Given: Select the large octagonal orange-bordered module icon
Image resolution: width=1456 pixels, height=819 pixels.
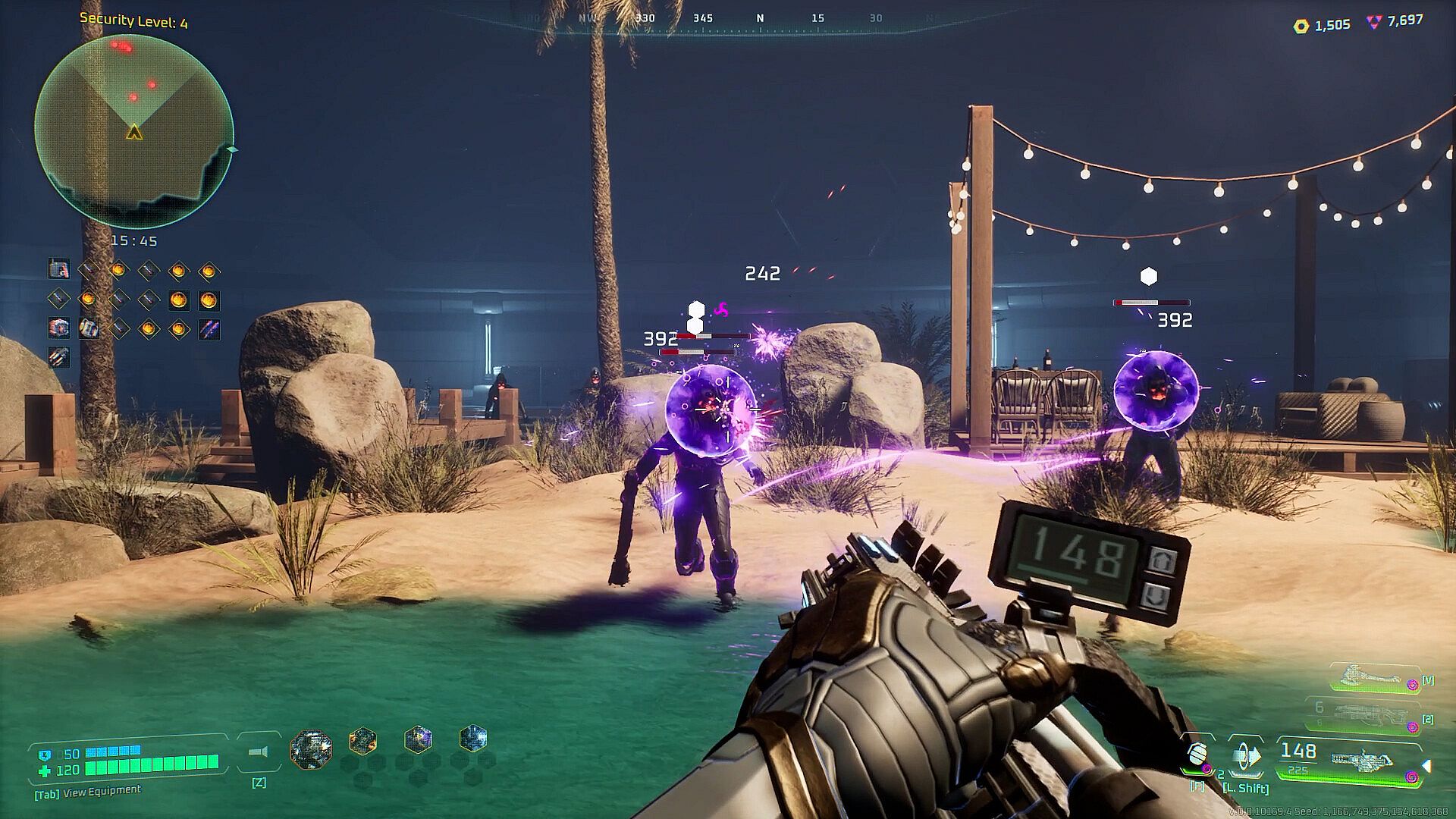Looking at the screenshot, I should tap(311, 750).
